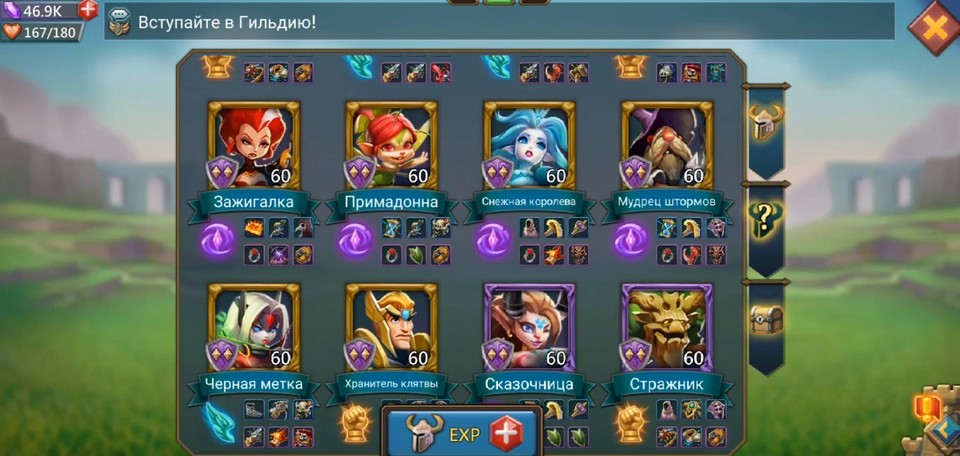Image resolution: width=960 pixels, height=456 pixels.
Task: Switch to the helmet heroes tab
Action: coord(767,122)
